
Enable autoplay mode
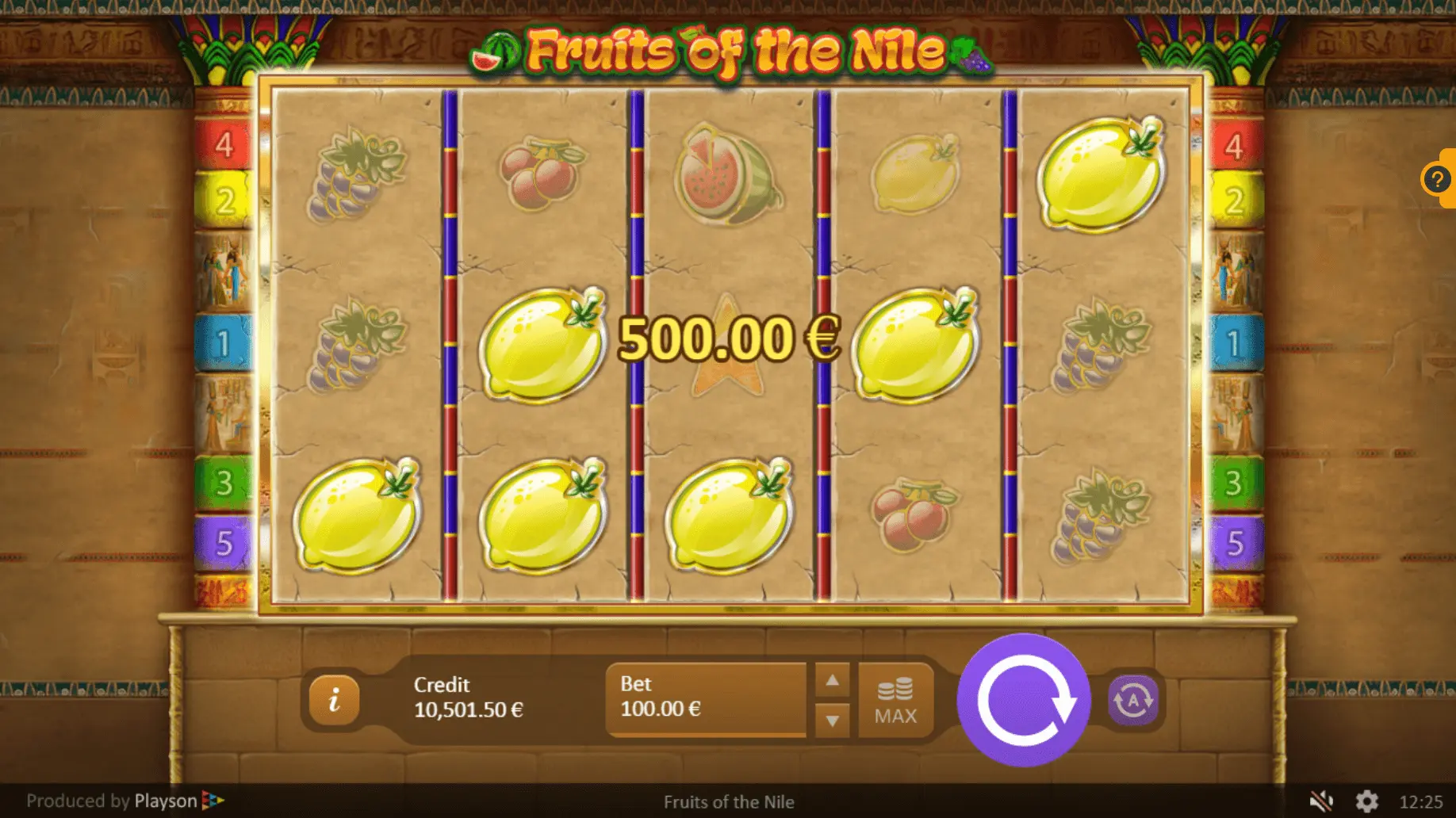click(1132, 701)
